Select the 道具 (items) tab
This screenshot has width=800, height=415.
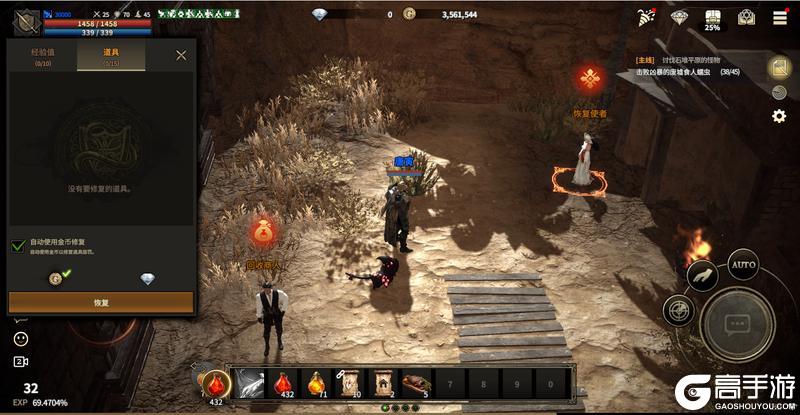pyautogui.click(x=111, y=56)
